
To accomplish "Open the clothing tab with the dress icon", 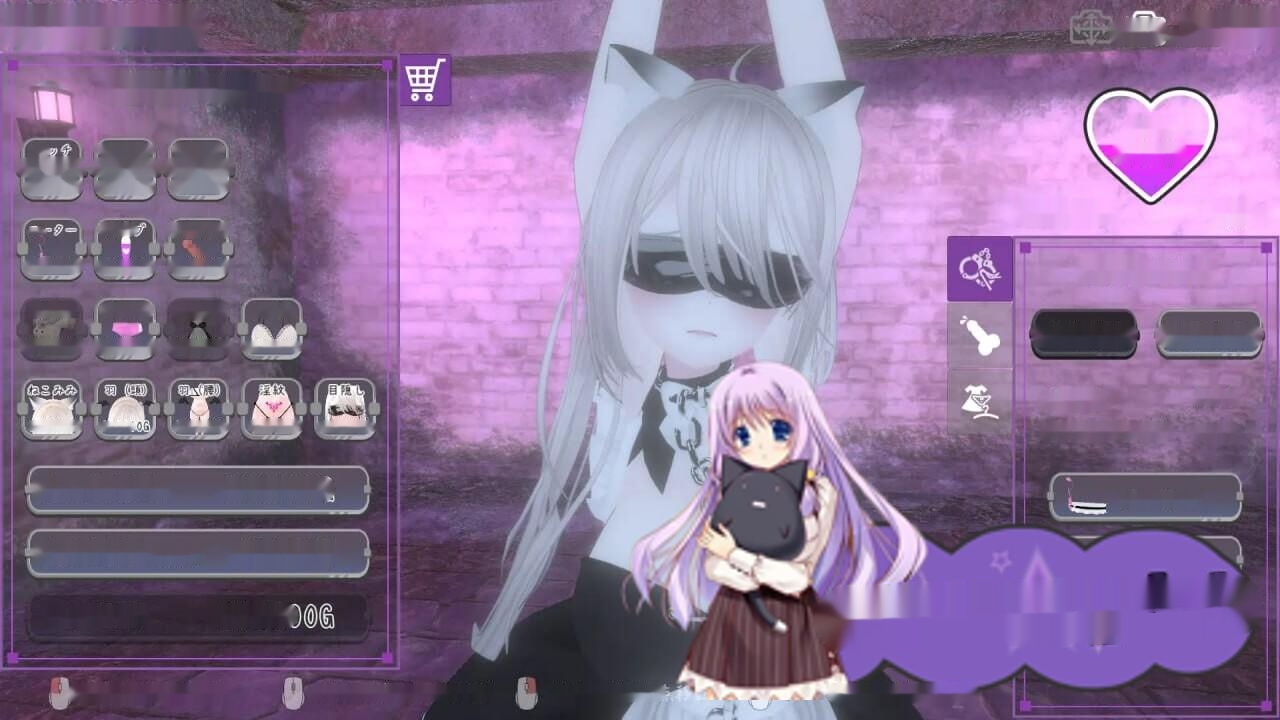I will [x=980, y=400].
